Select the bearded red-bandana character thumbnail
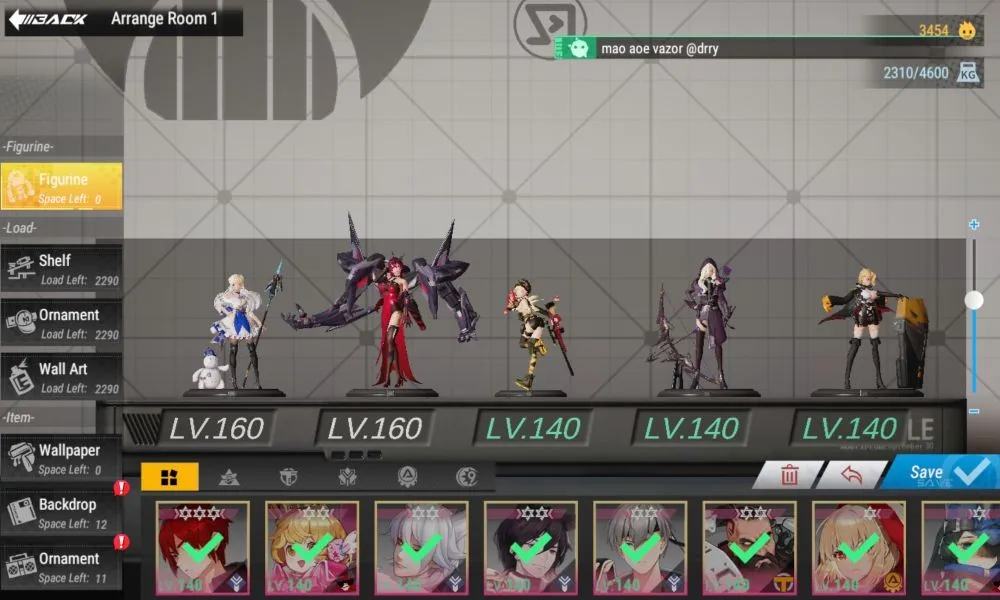Viewport: 1000px width, 600px height. pyautogui.click(x=750, y=548)
